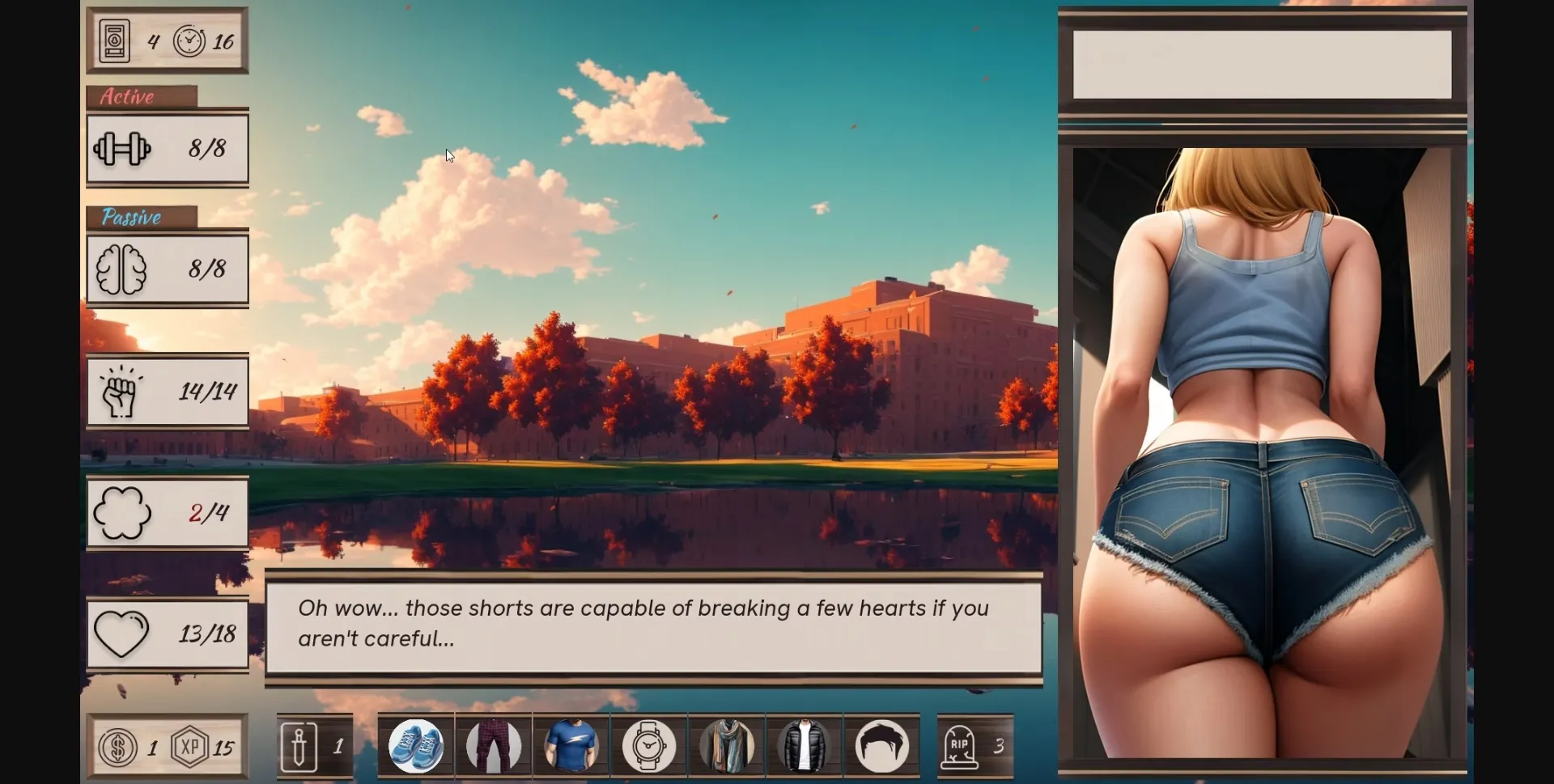Click the clock icon showing 16

click(x=192, y=40)
